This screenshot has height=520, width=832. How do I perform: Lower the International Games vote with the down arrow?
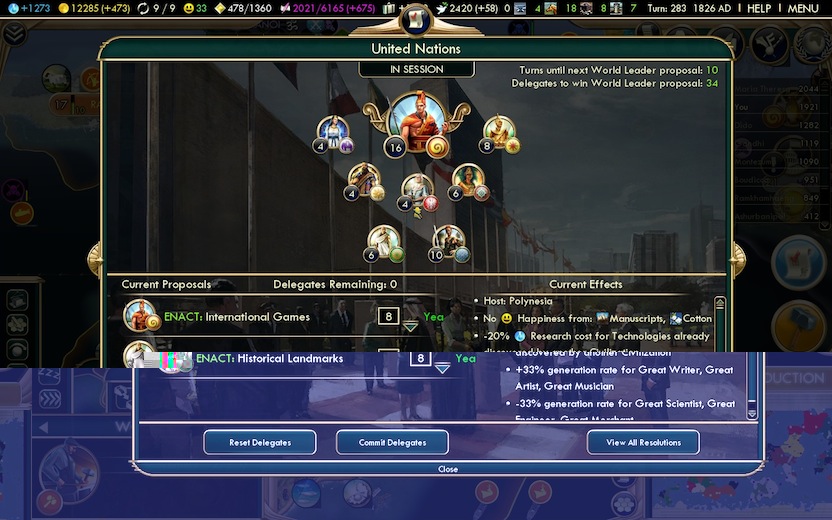[x=410, y=327]
